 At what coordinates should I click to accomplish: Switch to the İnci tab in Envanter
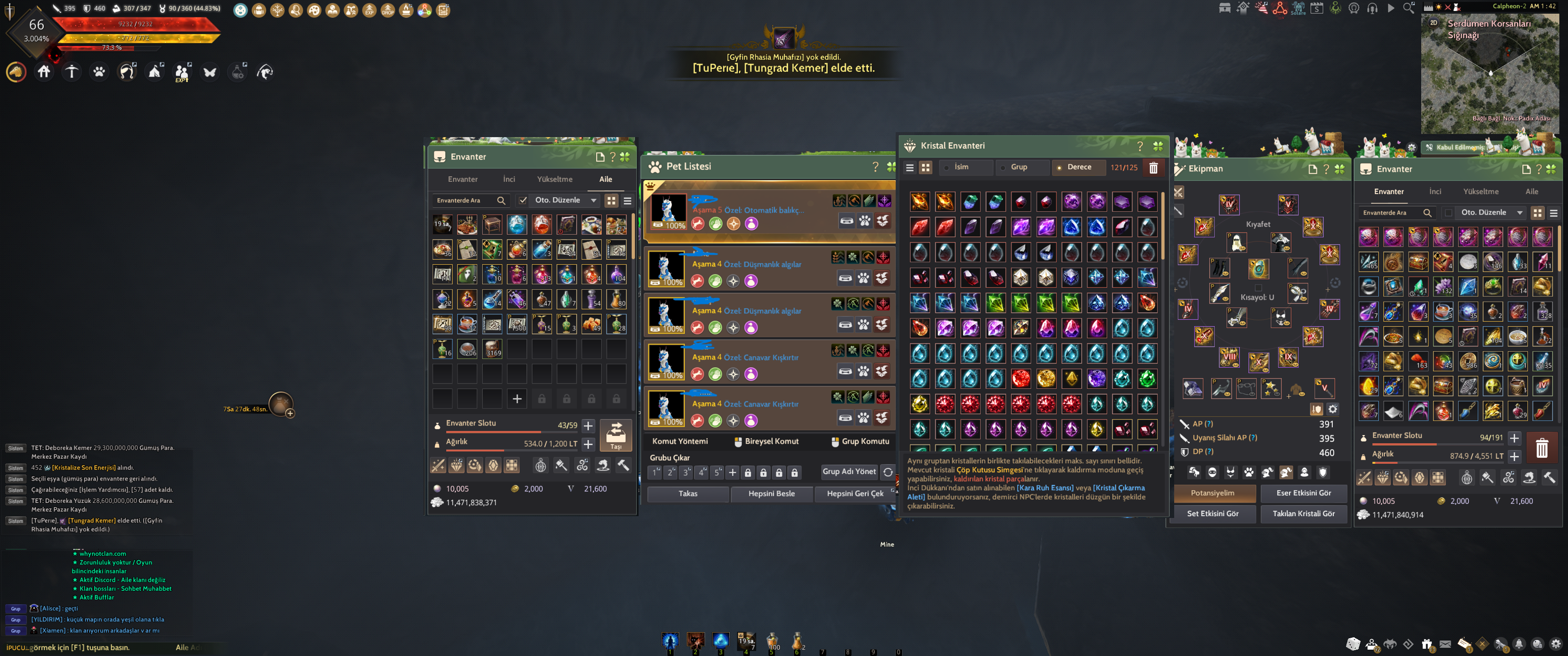tap(509, 179)
